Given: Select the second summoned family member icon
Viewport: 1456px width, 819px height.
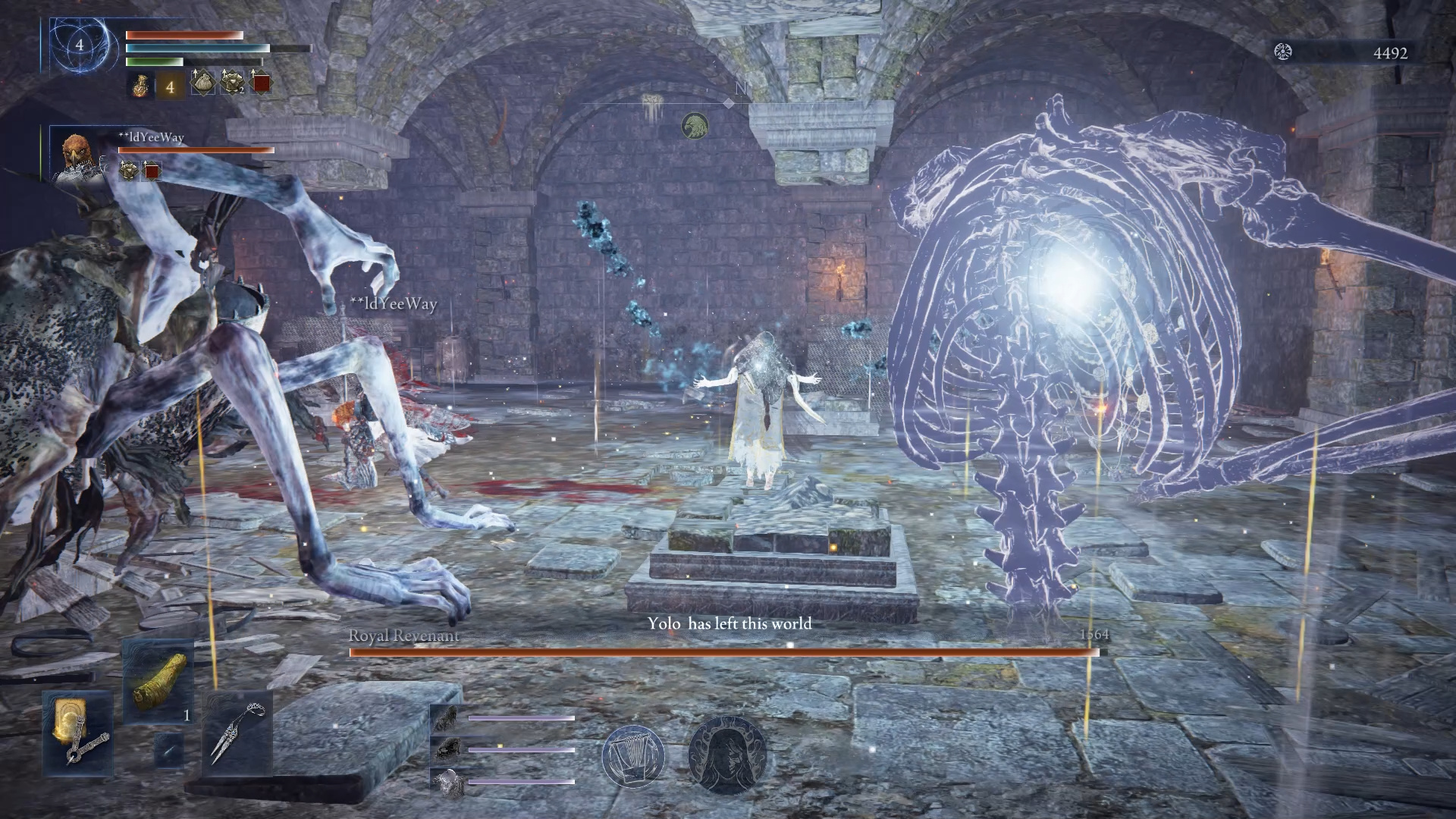Looking at the screenshot, I should point(445,749).
